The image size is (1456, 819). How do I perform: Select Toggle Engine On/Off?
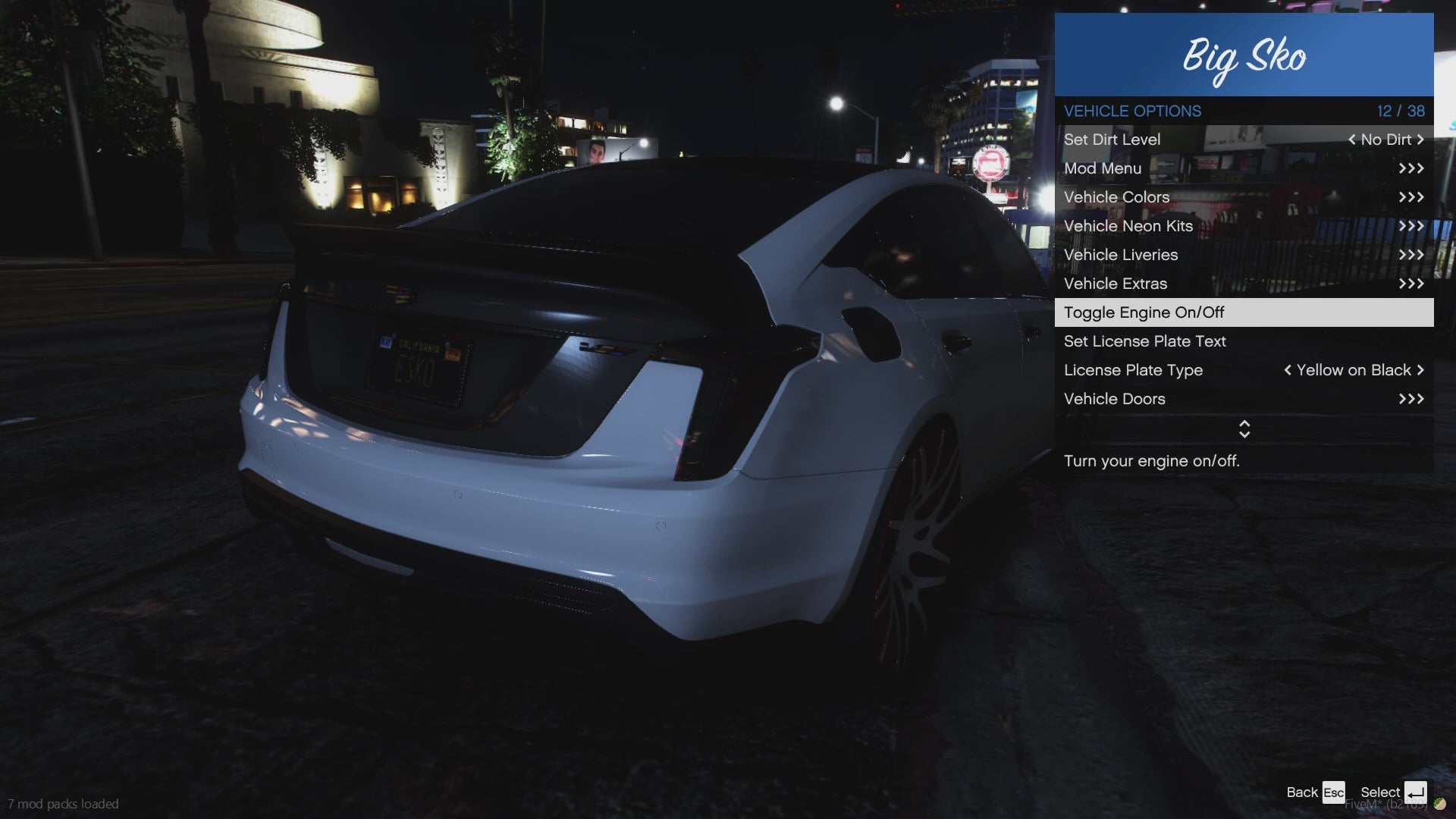1244,312
